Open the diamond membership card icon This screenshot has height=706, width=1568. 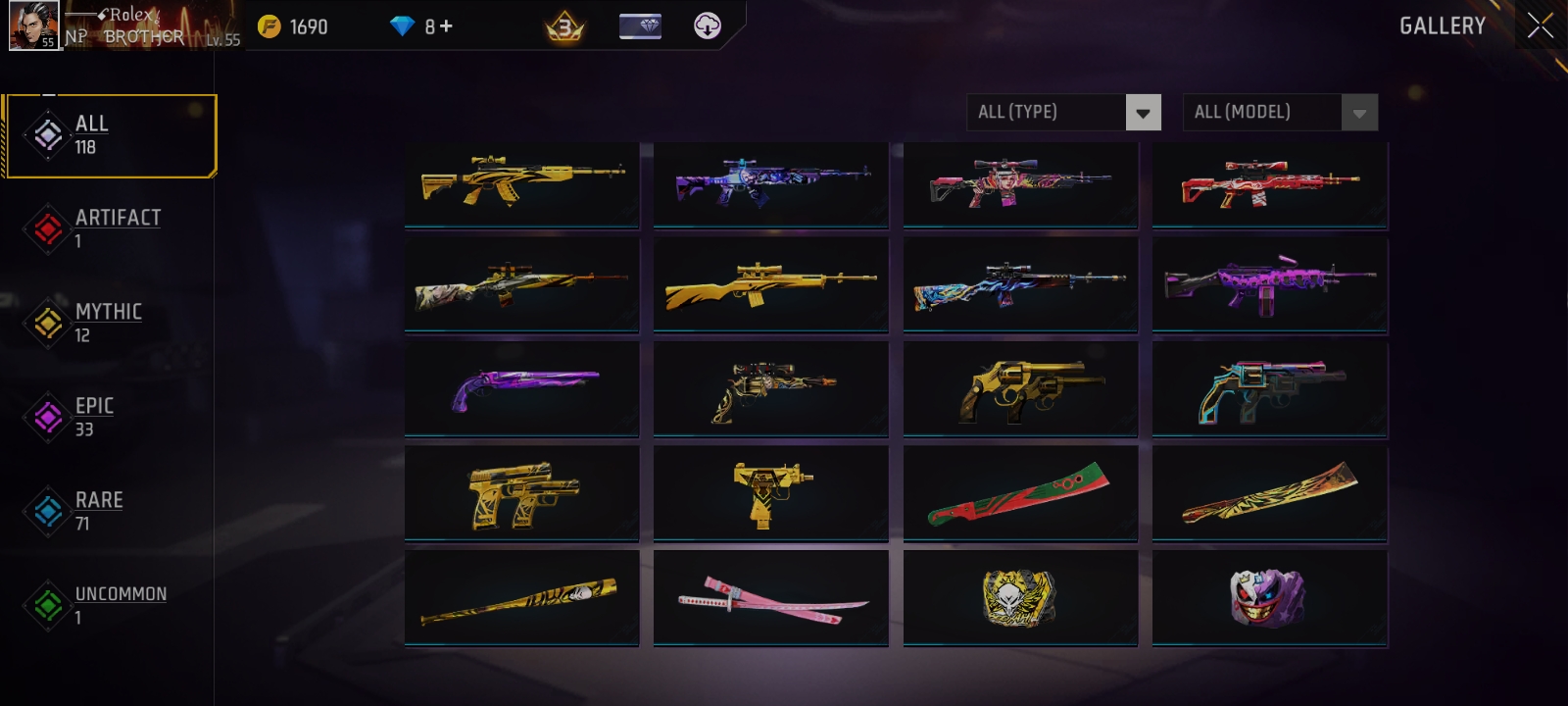tap(642, 25)
